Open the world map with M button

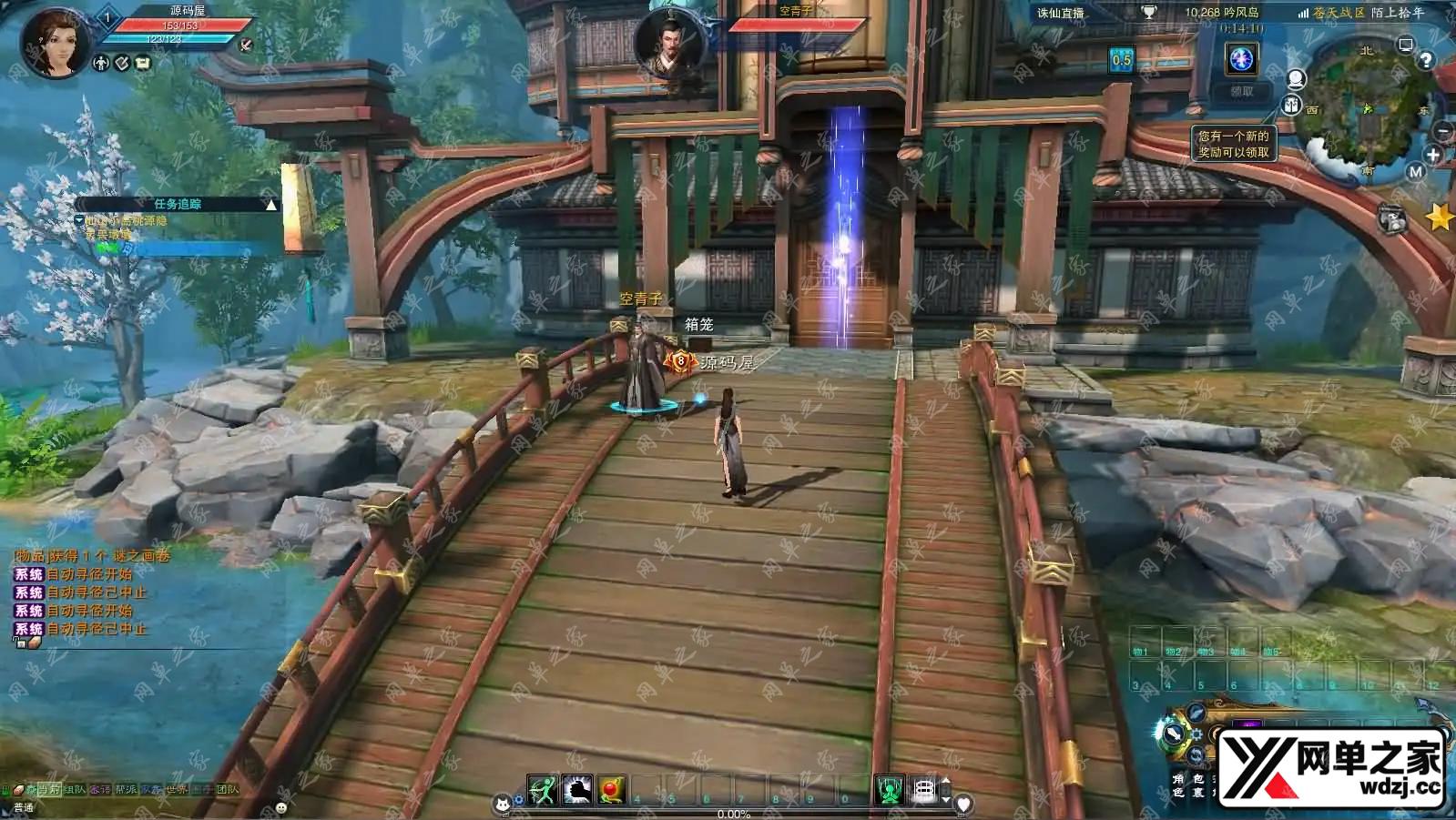pyautogui.click(x=1415, y=171)
